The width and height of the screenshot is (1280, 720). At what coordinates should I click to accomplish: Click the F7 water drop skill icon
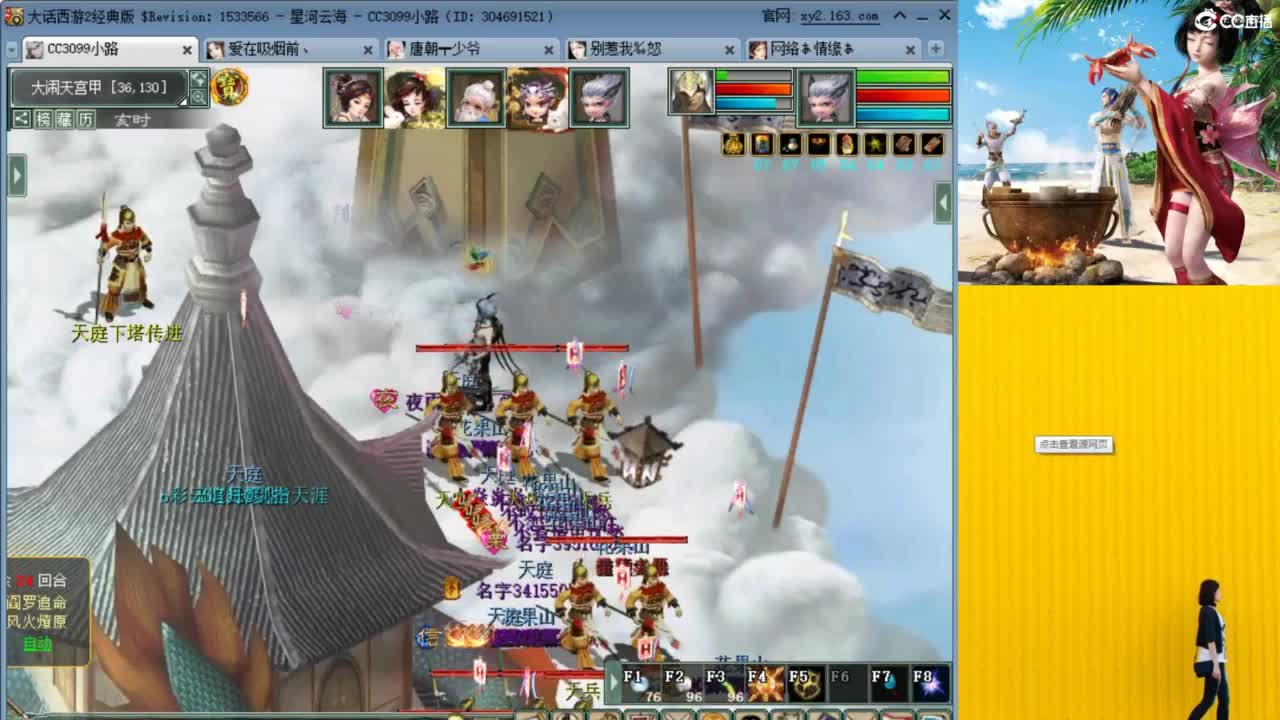pyautogui.click(x=886, y=680)
